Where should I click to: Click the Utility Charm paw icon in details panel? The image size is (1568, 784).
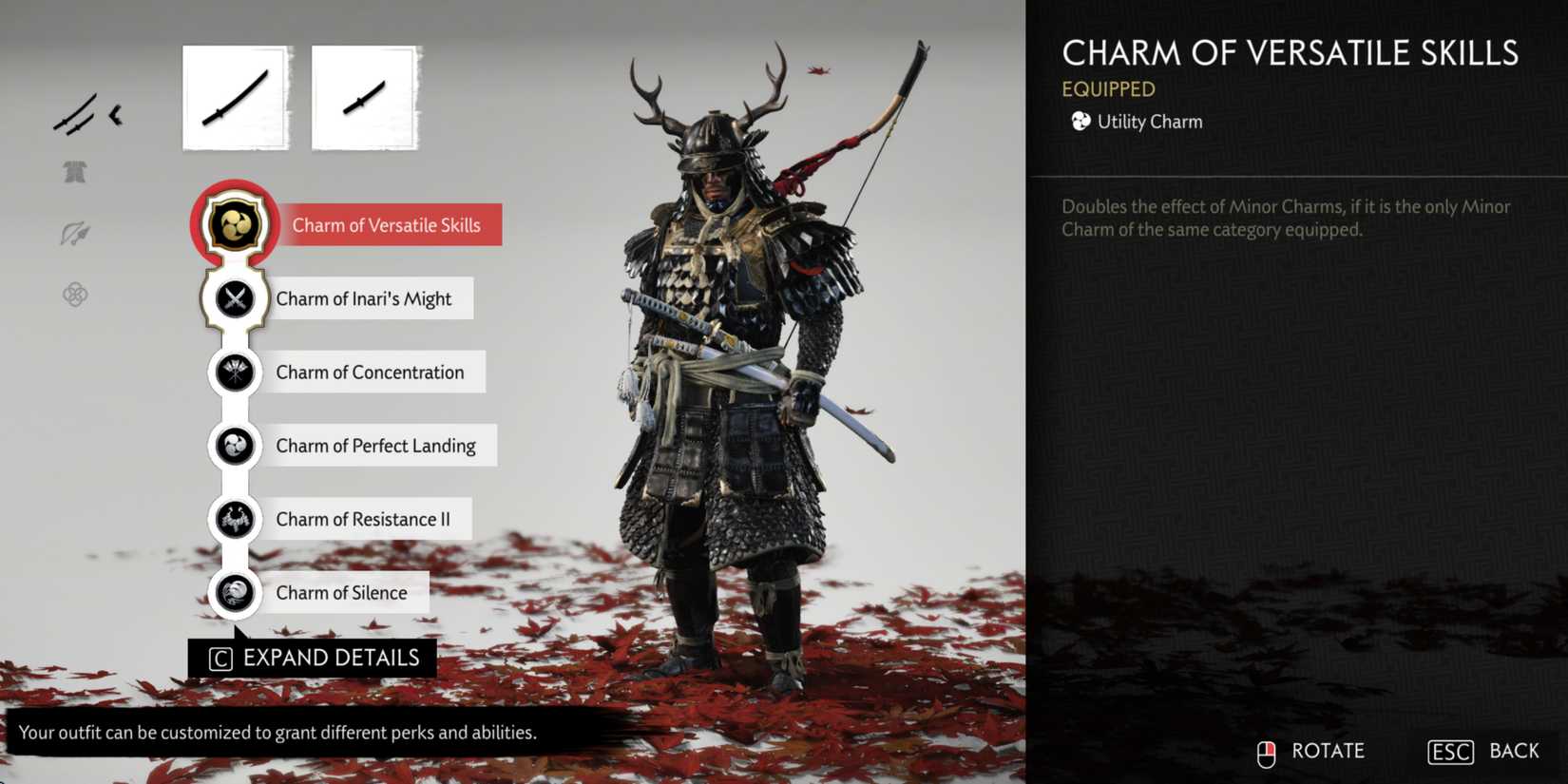[x=1080, y=121]
